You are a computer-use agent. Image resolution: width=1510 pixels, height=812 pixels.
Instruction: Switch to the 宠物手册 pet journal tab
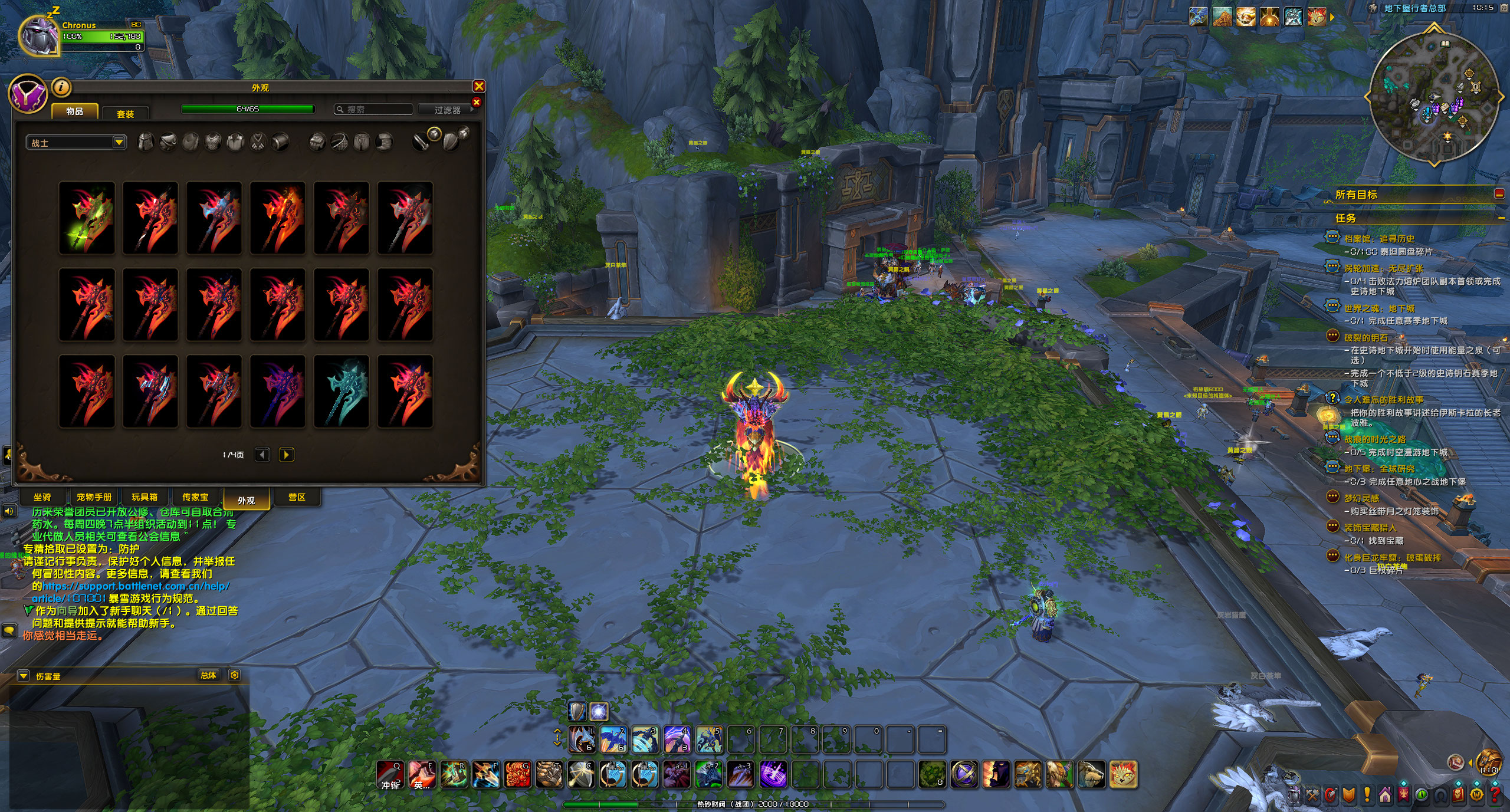coord(94,497)
